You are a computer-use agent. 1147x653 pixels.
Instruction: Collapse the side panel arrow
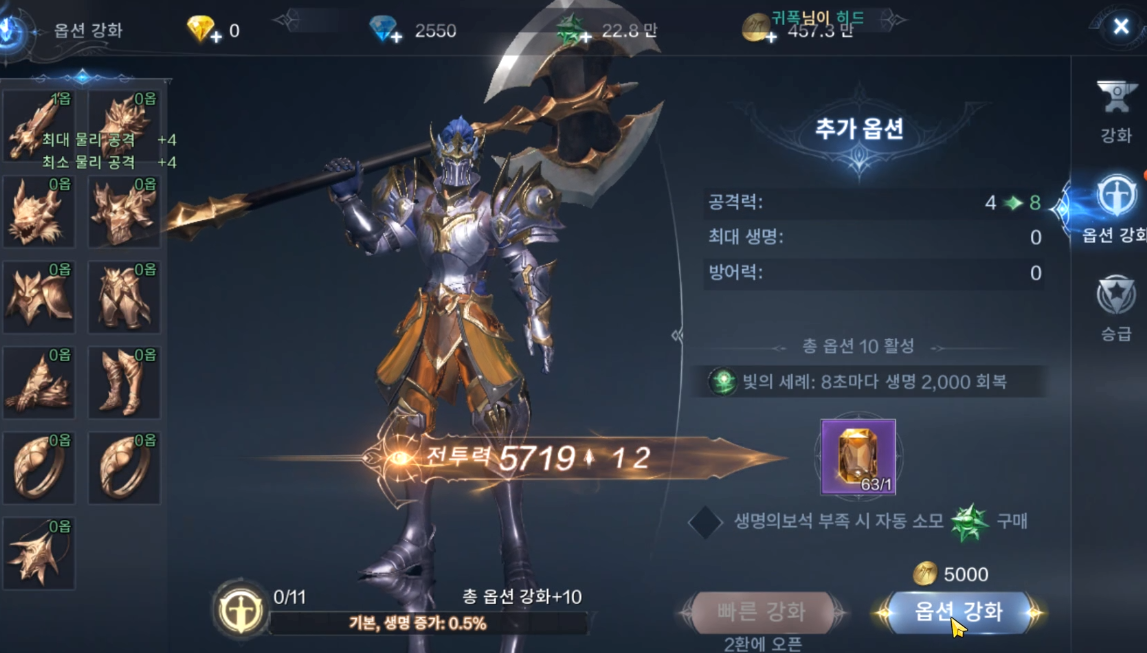coord(677,336)
